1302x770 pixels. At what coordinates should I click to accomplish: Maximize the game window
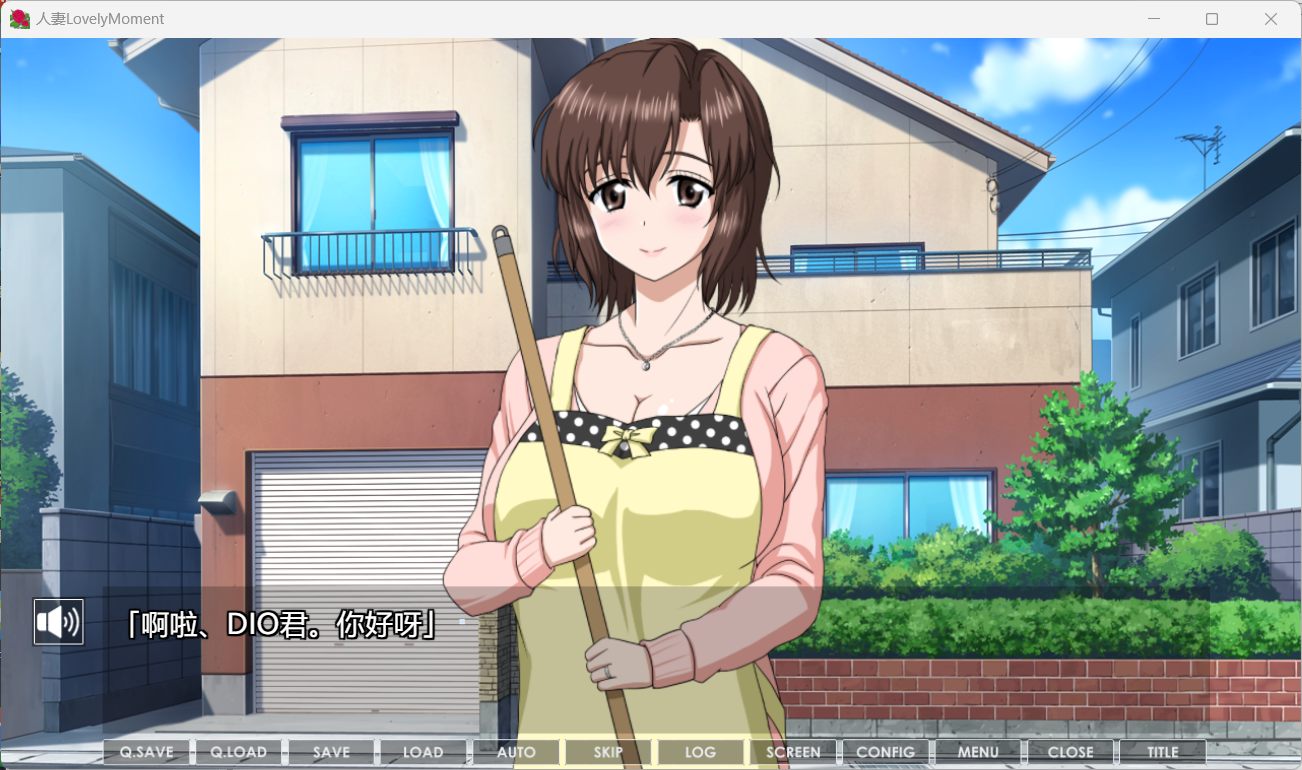tap(1211, 18)
